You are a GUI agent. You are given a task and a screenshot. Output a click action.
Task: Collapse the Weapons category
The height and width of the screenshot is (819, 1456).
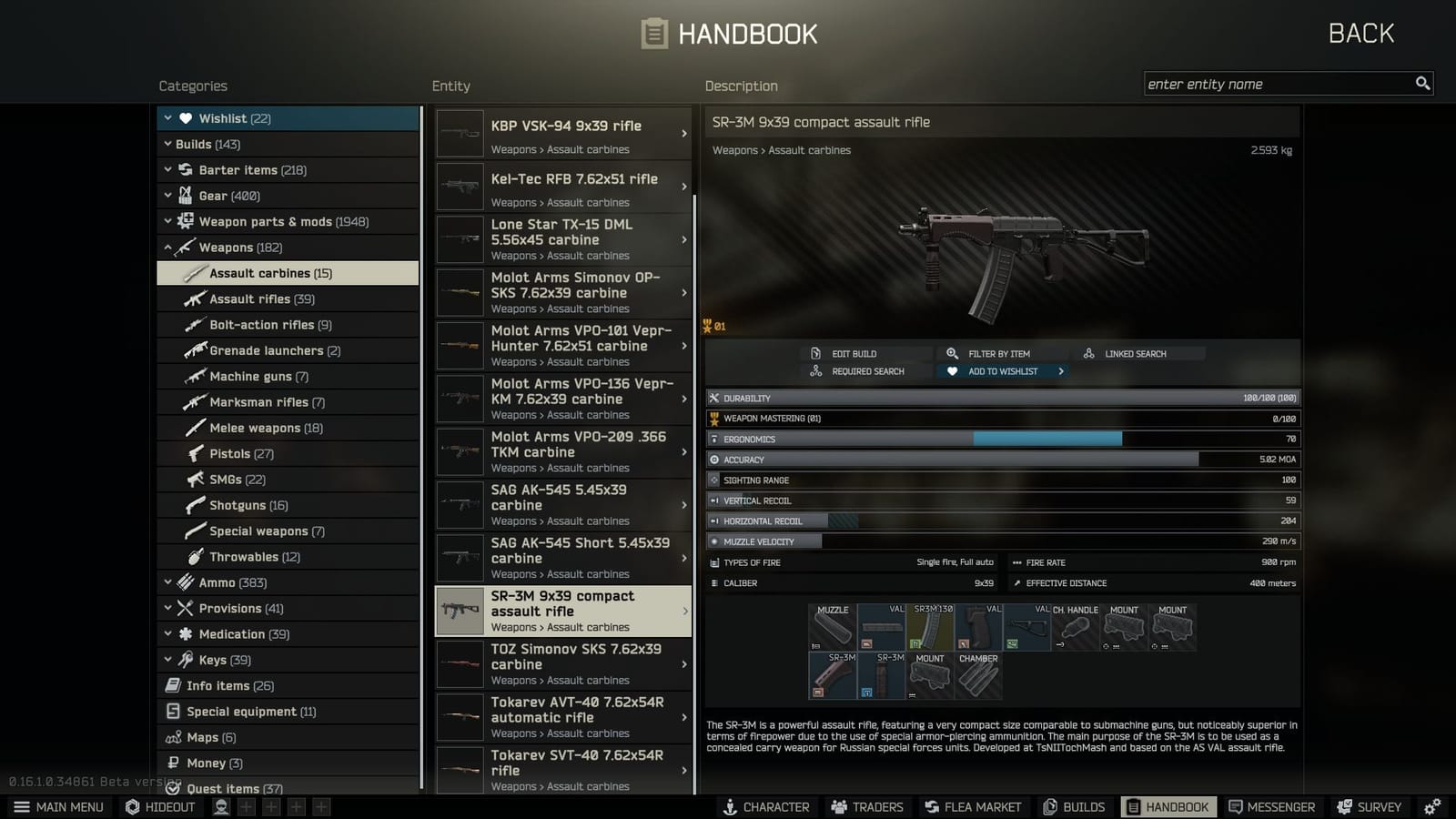click(168, 247)
